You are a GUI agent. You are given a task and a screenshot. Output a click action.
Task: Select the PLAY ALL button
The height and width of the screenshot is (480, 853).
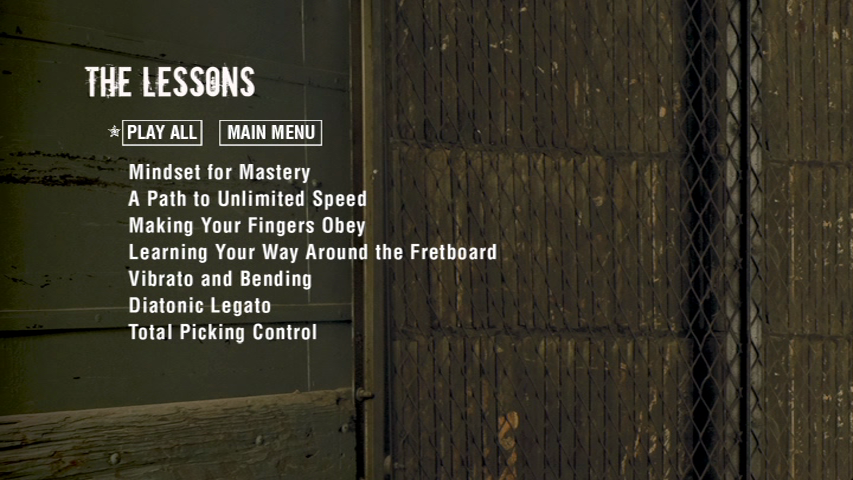coord(162,133)
